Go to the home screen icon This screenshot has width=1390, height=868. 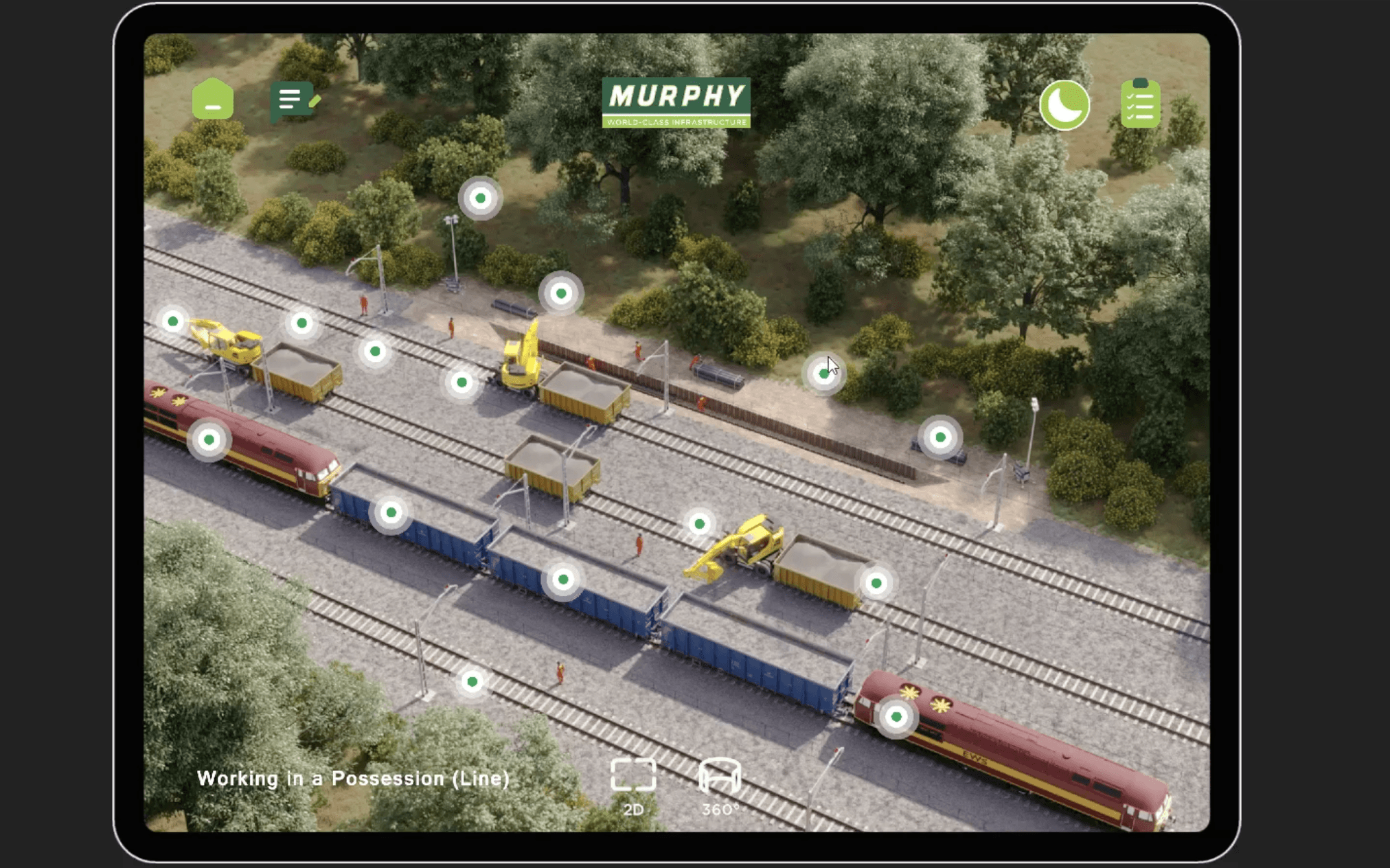pos(213,100)
